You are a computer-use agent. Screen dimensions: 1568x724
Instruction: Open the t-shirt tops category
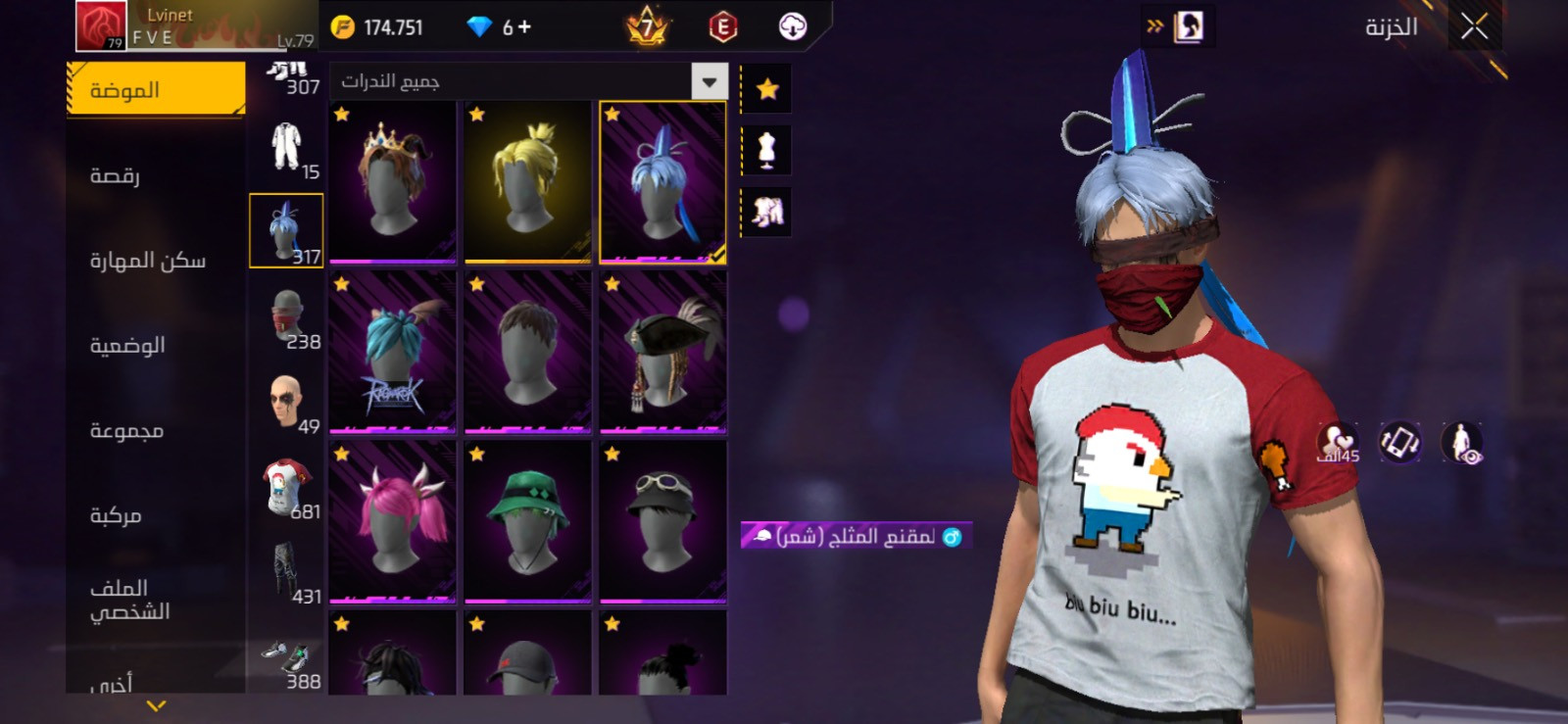[x=286, y=487]
